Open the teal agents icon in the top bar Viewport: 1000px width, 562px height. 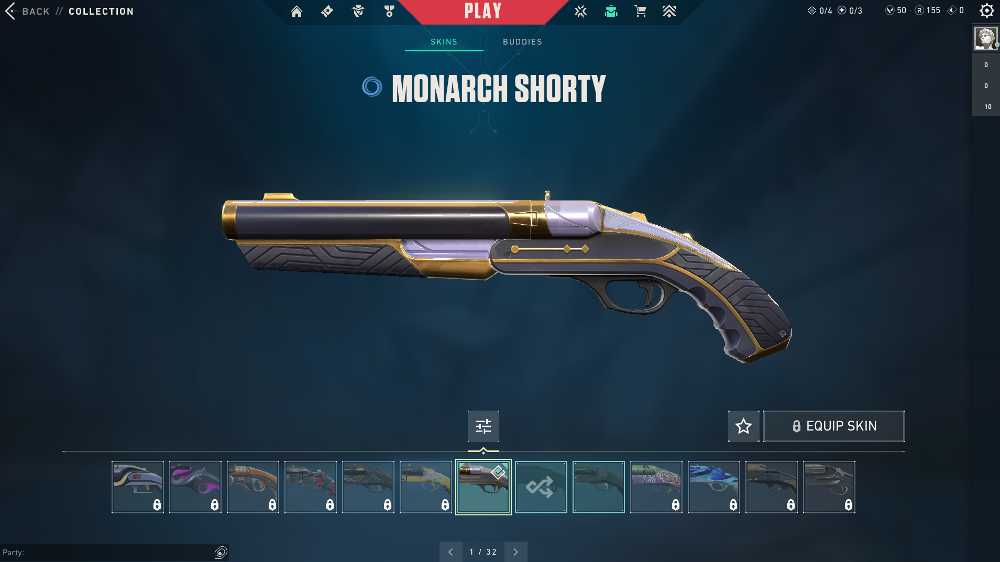[611, 11]
